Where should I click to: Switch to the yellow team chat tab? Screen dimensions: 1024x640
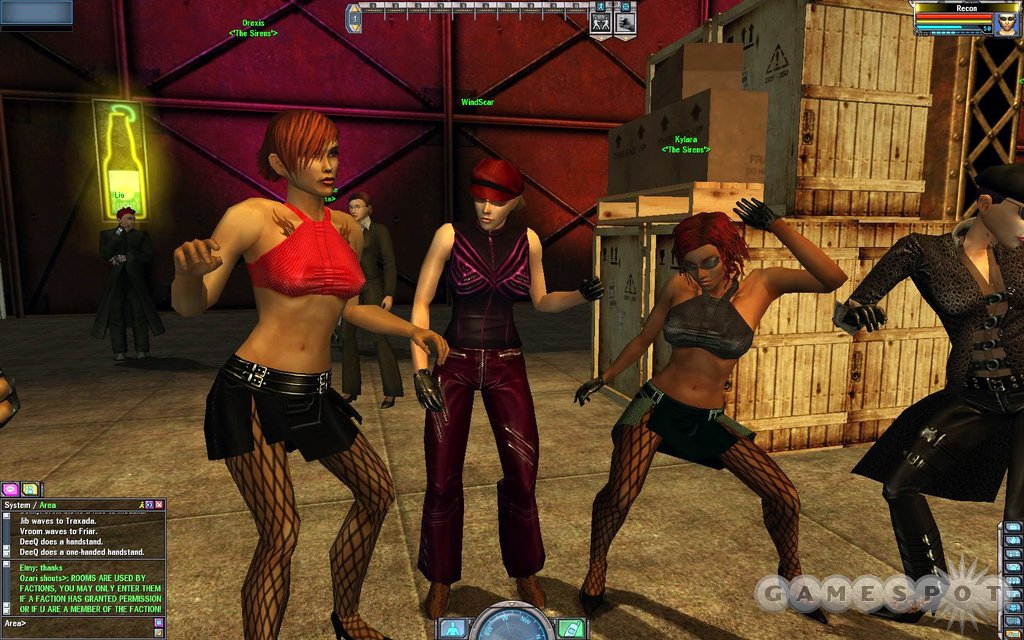[31, 489]
